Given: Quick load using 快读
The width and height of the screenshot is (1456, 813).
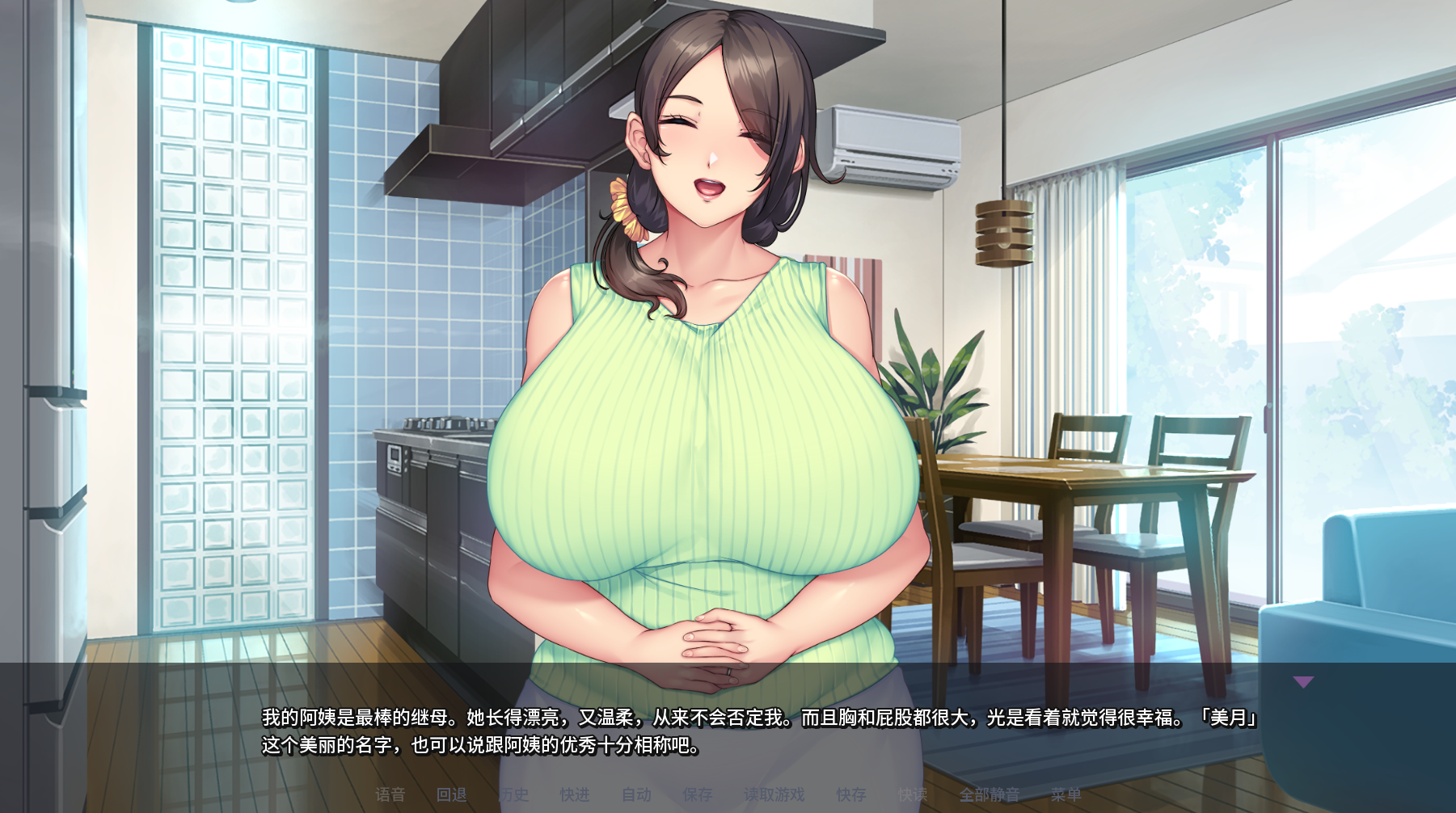Looking at the screenshot, I should click(912, 795).
